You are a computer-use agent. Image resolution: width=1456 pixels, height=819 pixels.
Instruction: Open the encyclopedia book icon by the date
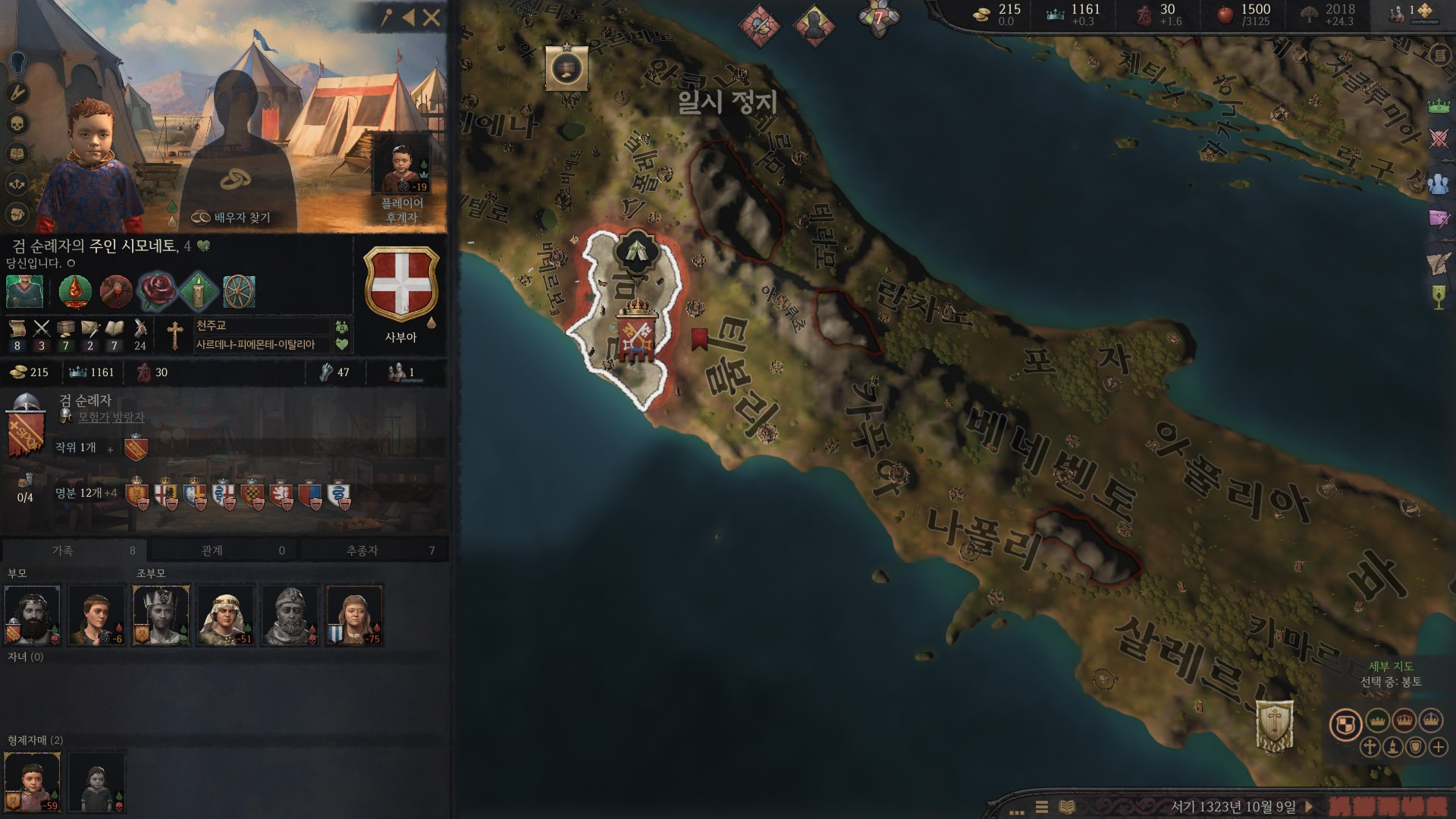click(1067, 807)
